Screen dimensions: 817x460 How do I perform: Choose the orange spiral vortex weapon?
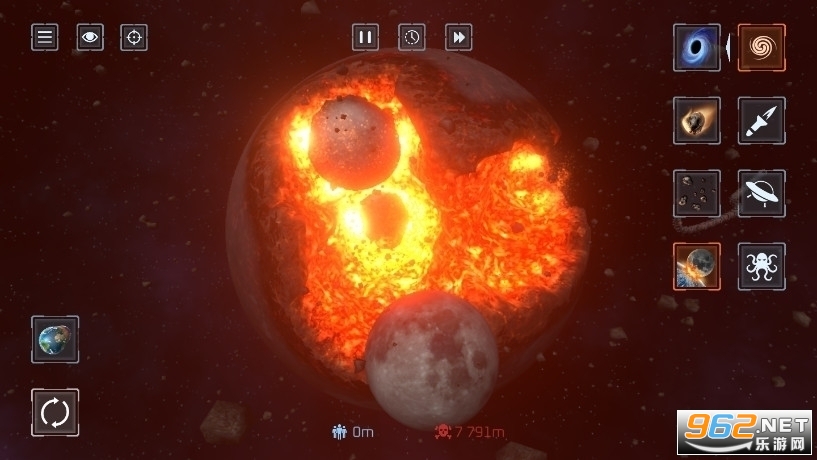click(762, 48)
